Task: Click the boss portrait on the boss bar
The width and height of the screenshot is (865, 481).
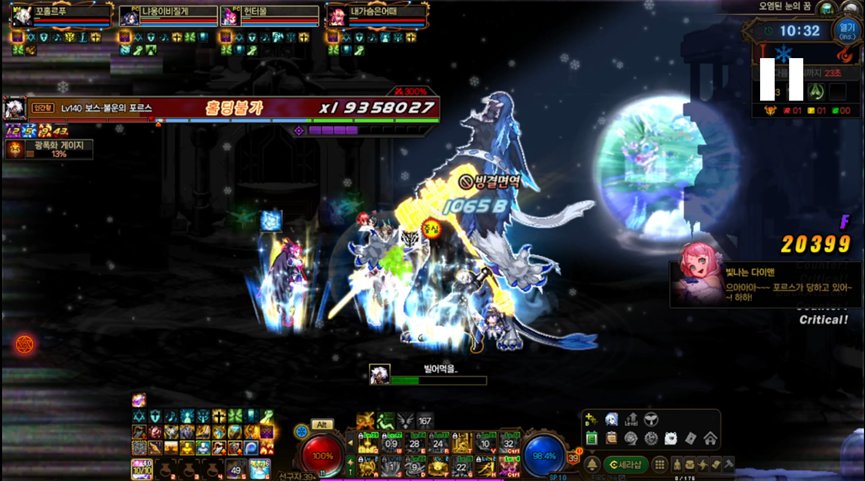Action: click(15, 108)
